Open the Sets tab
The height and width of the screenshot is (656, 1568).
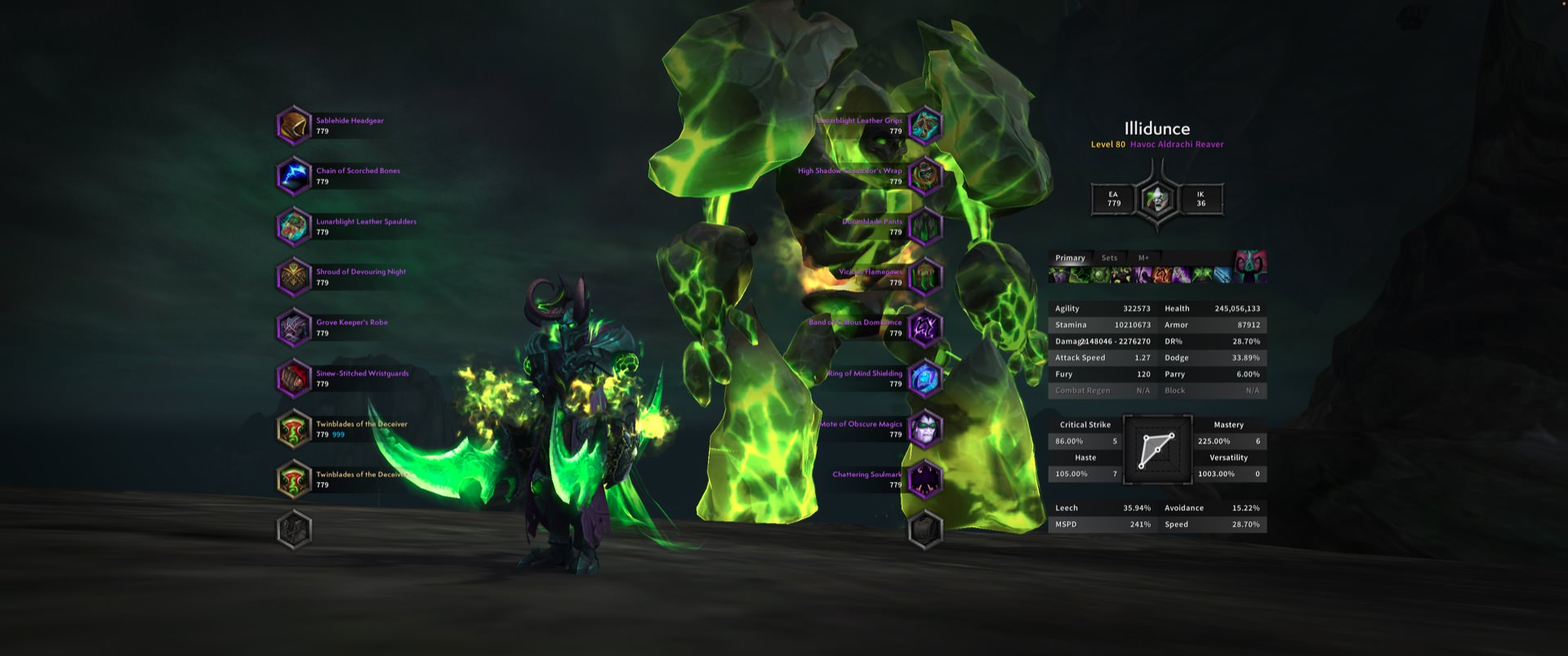tap(1109, 258)
